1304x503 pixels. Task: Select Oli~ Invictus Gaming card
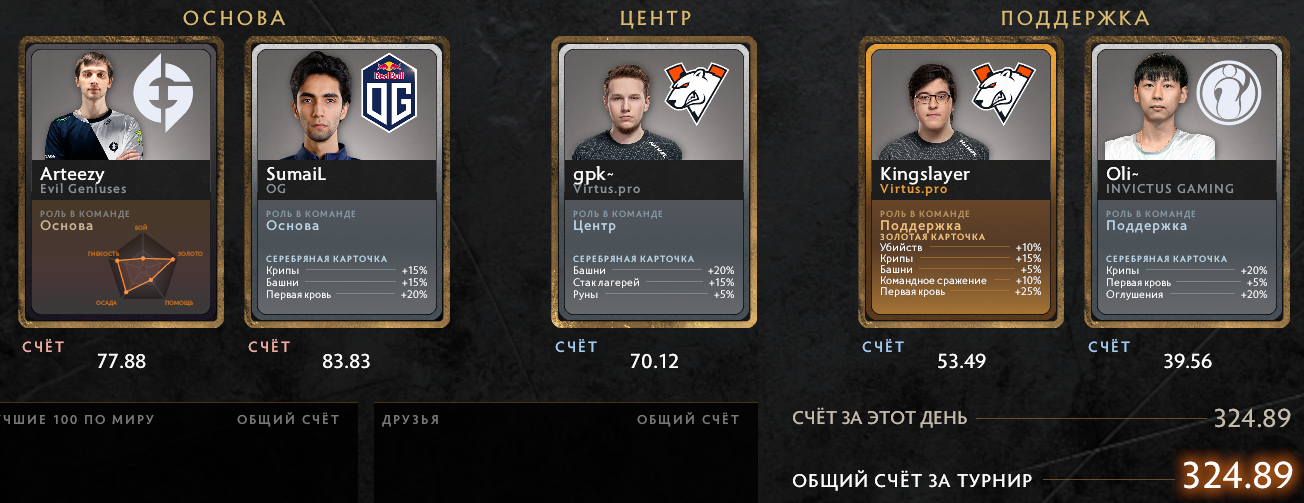pyautogui.click(x=1187, y=180)
